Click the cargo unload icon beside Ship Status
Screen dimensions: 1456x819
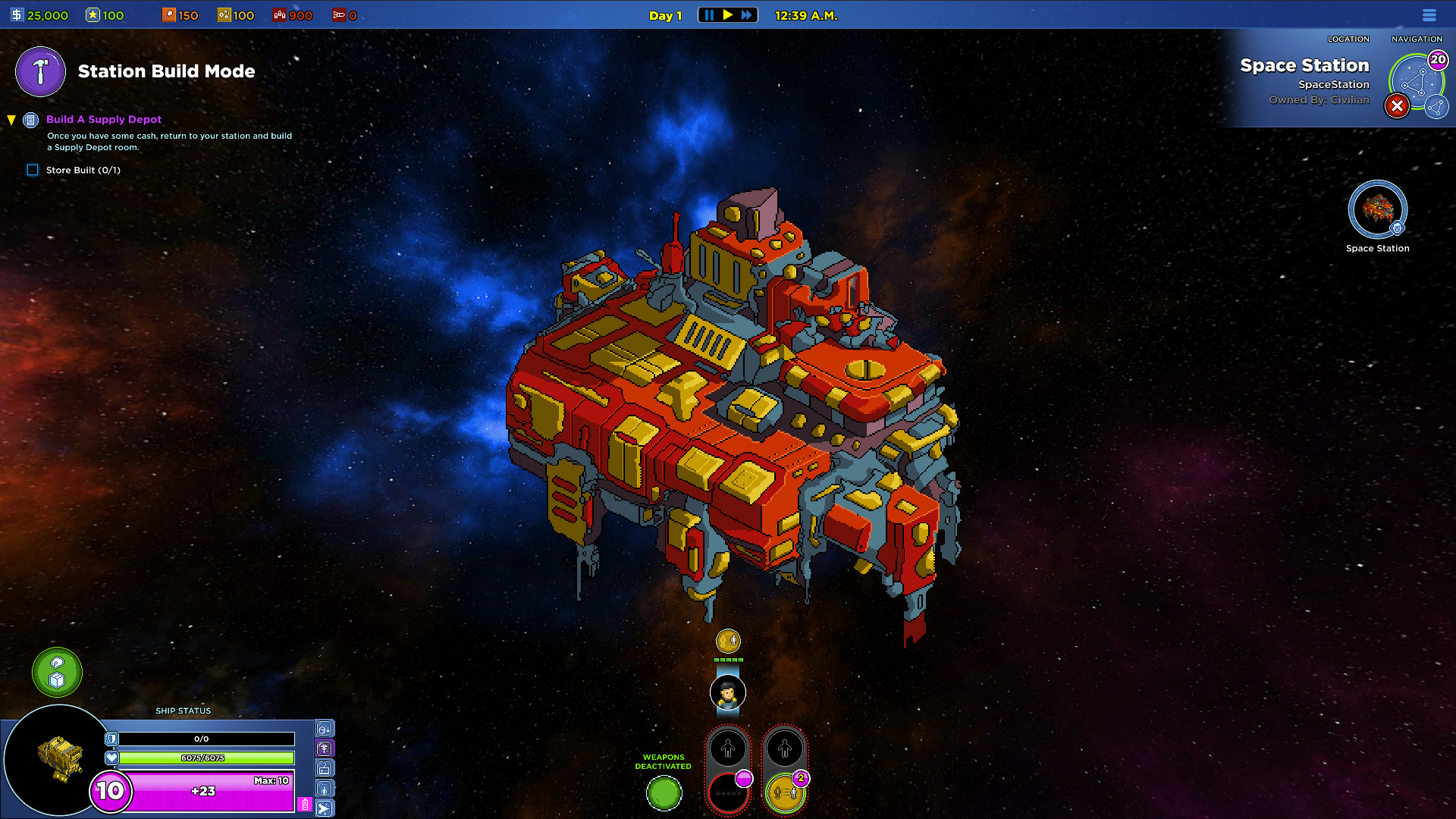(325, 730)
